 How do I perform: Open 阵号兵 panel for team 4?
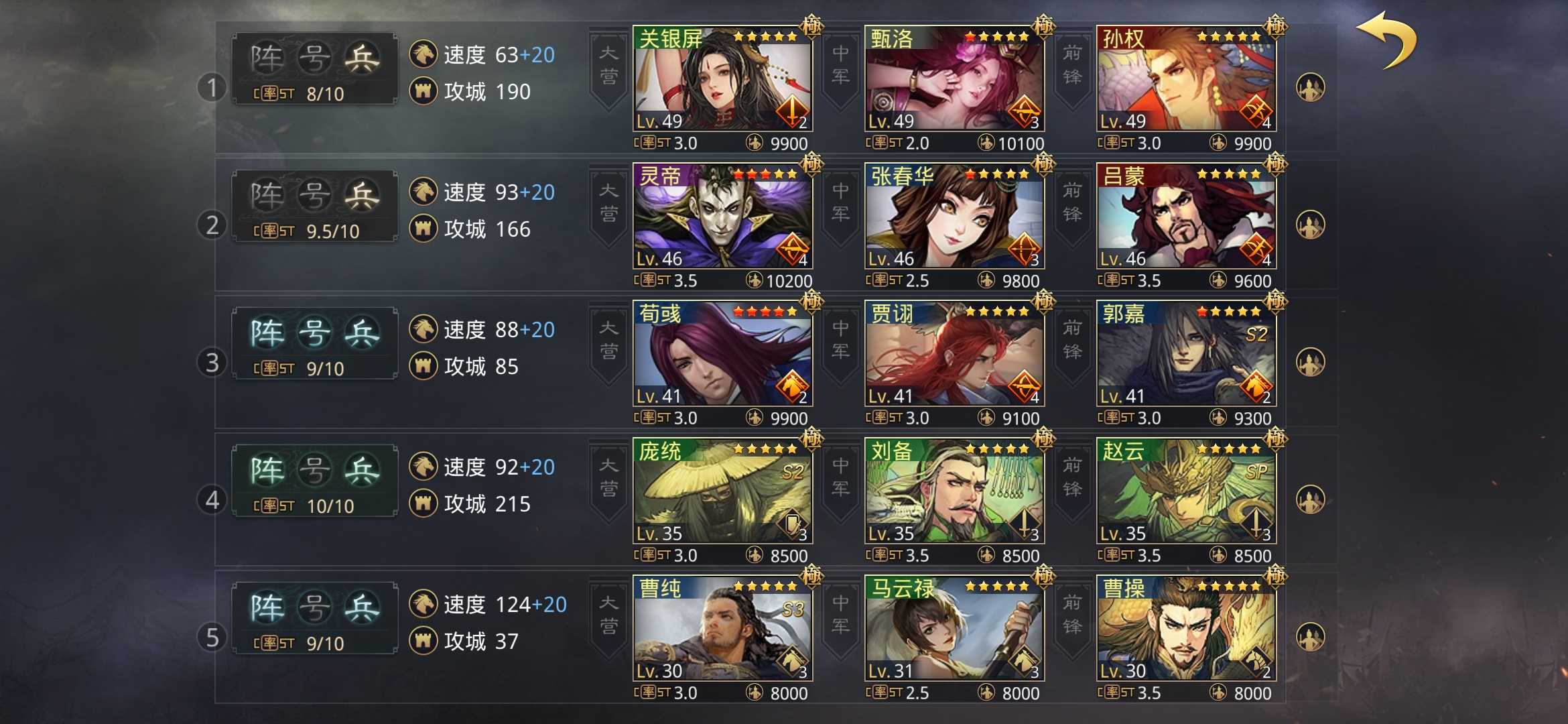tap(314, 481)
